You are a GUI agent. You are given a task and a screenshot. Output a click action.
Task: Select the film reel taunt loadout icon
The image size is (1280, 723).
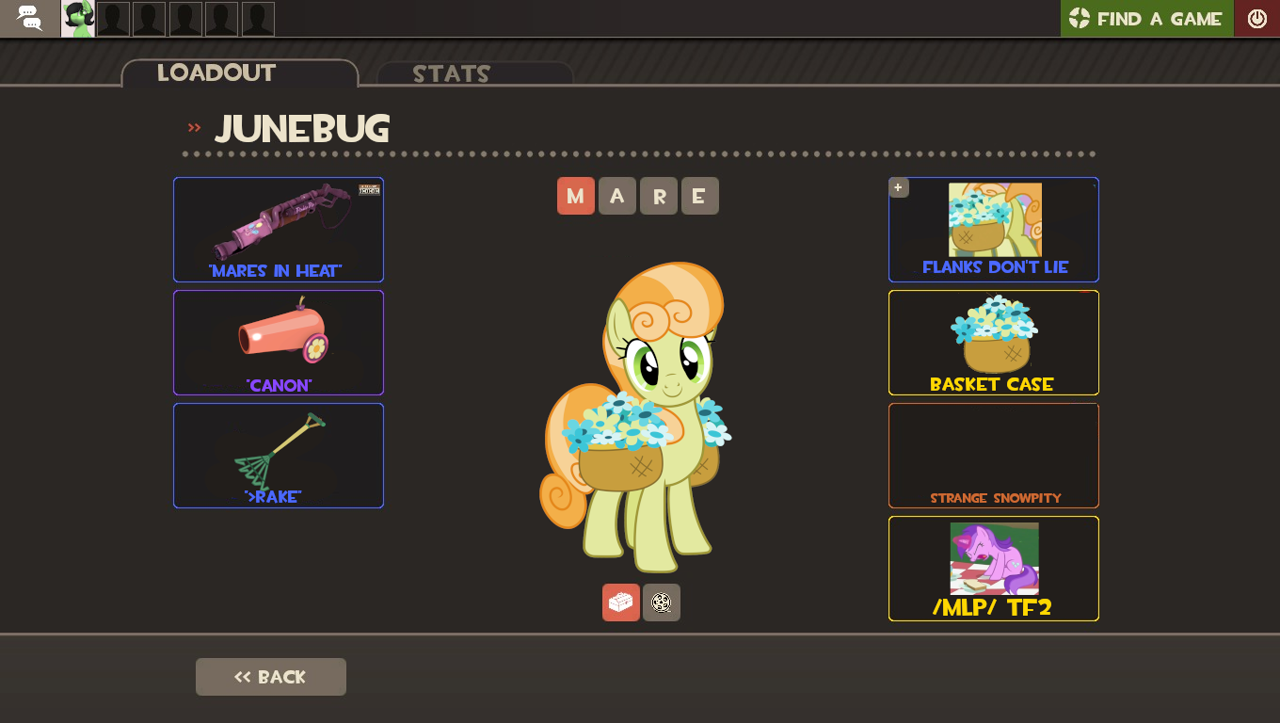point(661,602)
